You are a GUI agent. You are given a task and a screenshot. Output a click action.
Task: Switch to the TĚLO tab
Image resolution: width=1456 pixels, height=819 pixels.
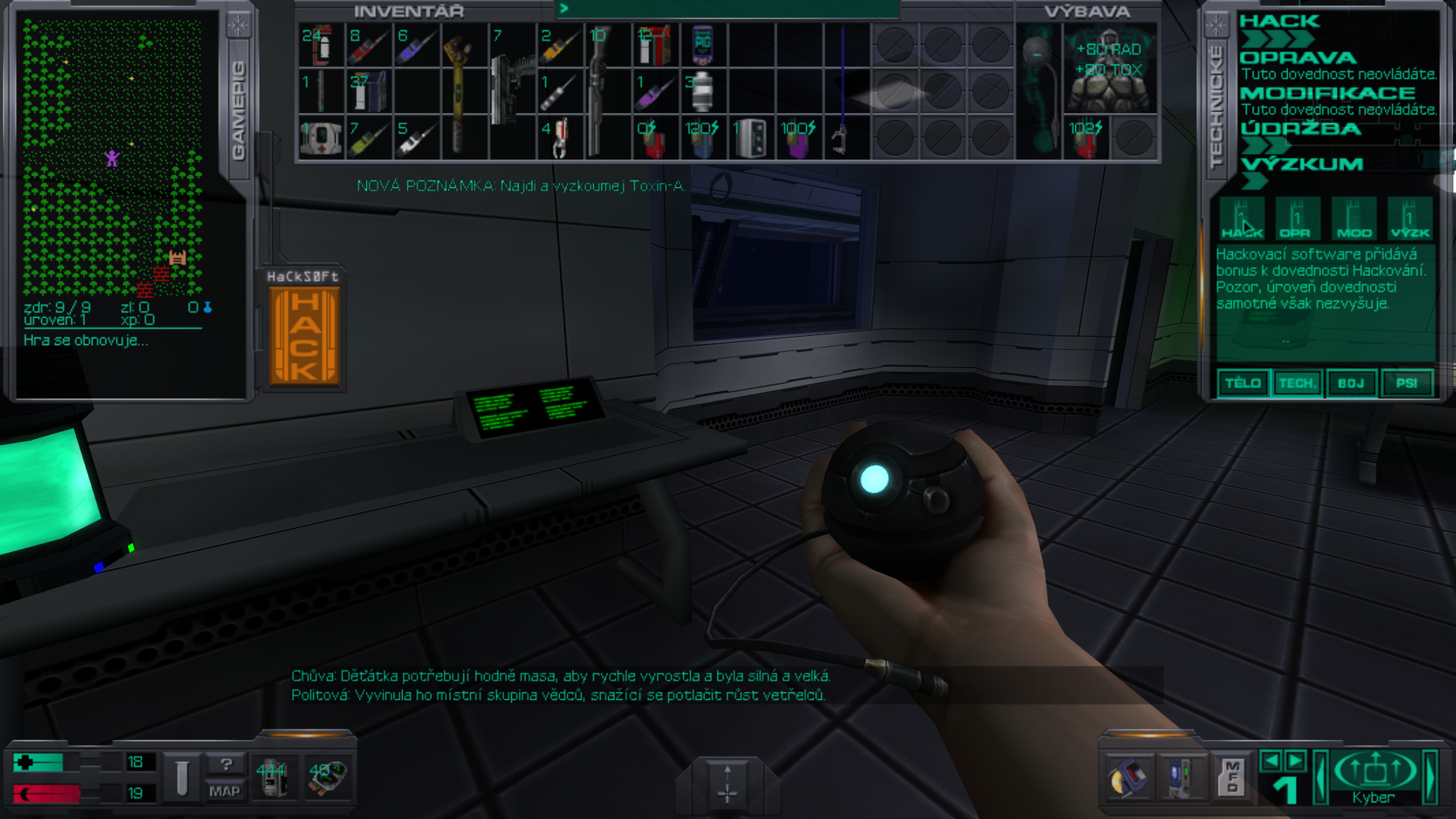point(1244,383)
